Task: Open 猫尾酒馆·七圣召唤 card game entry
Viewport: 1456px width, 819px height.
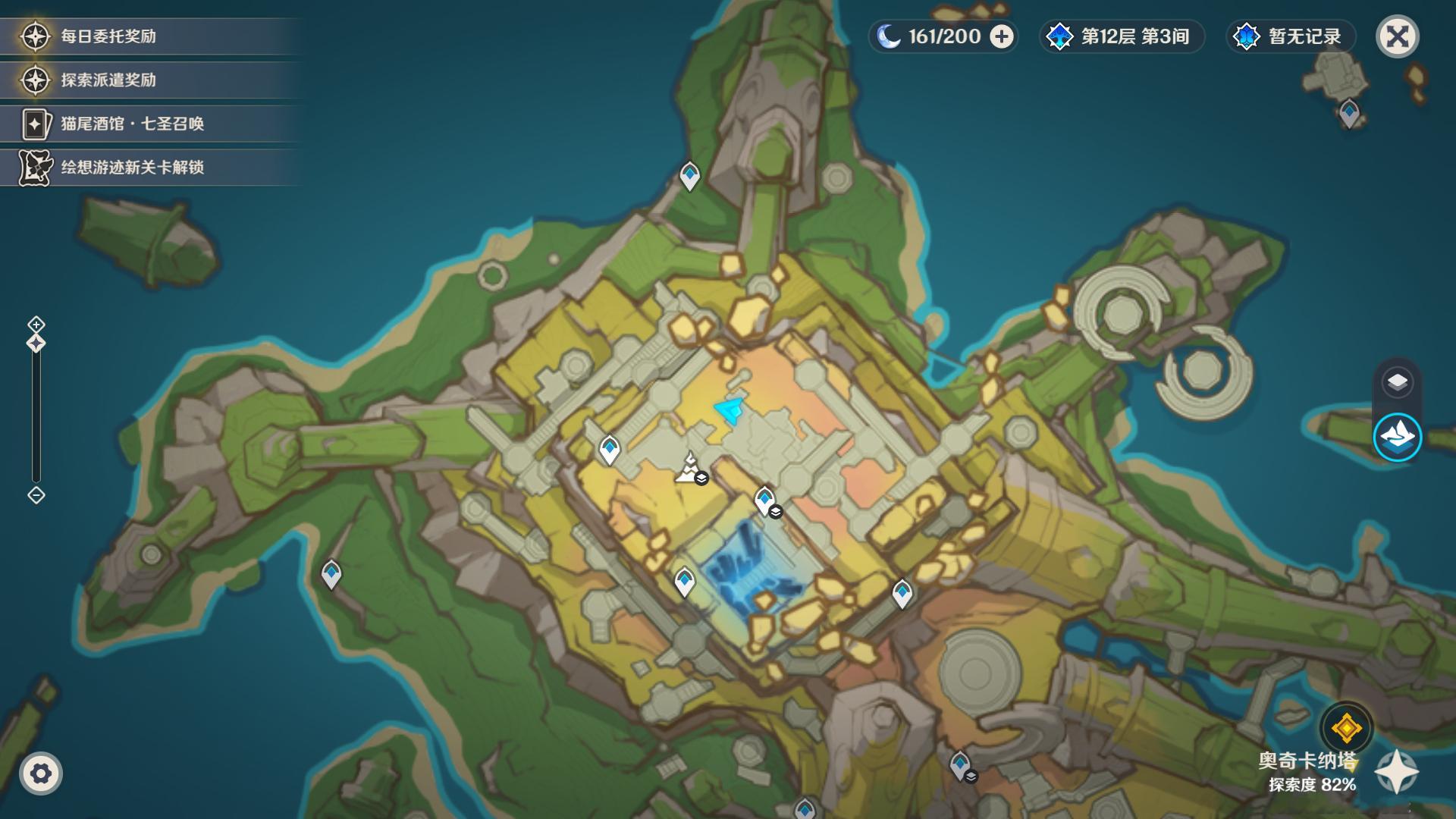Action: [x=132, y=124]
